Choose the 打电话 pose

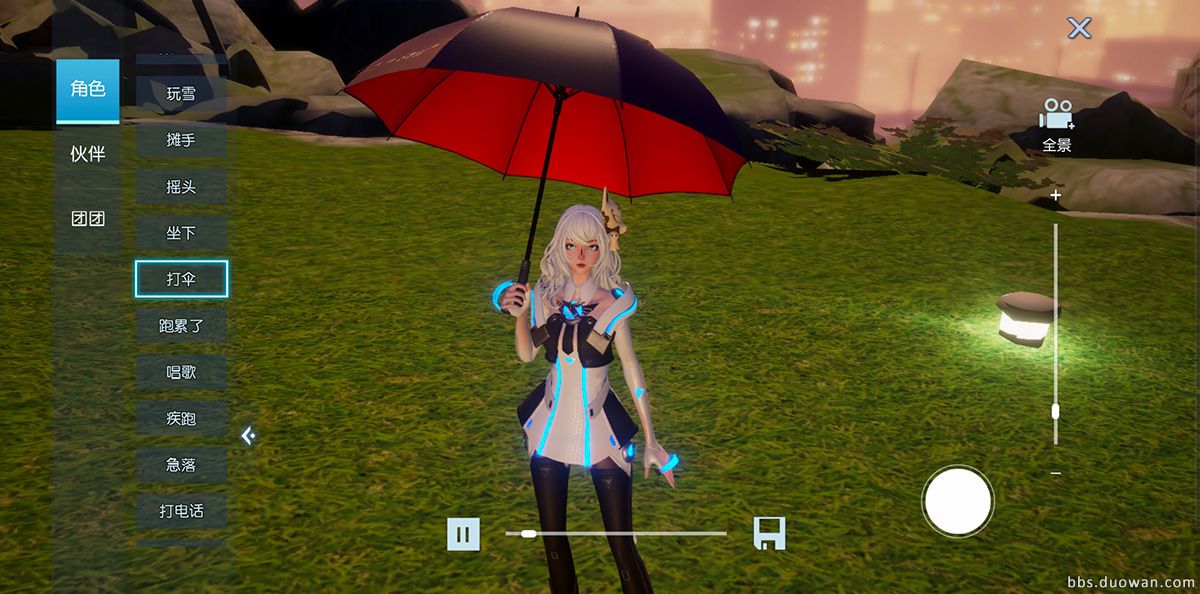pos(181,511)
